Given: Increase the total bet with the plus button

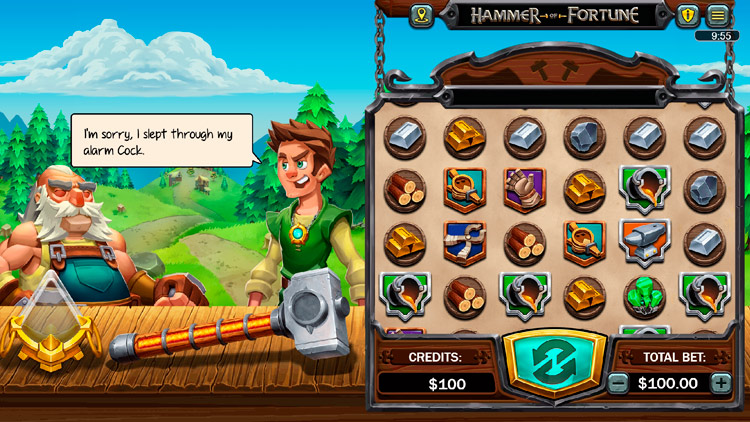Looking at the screenshot, I should click(x=720, y=383).
